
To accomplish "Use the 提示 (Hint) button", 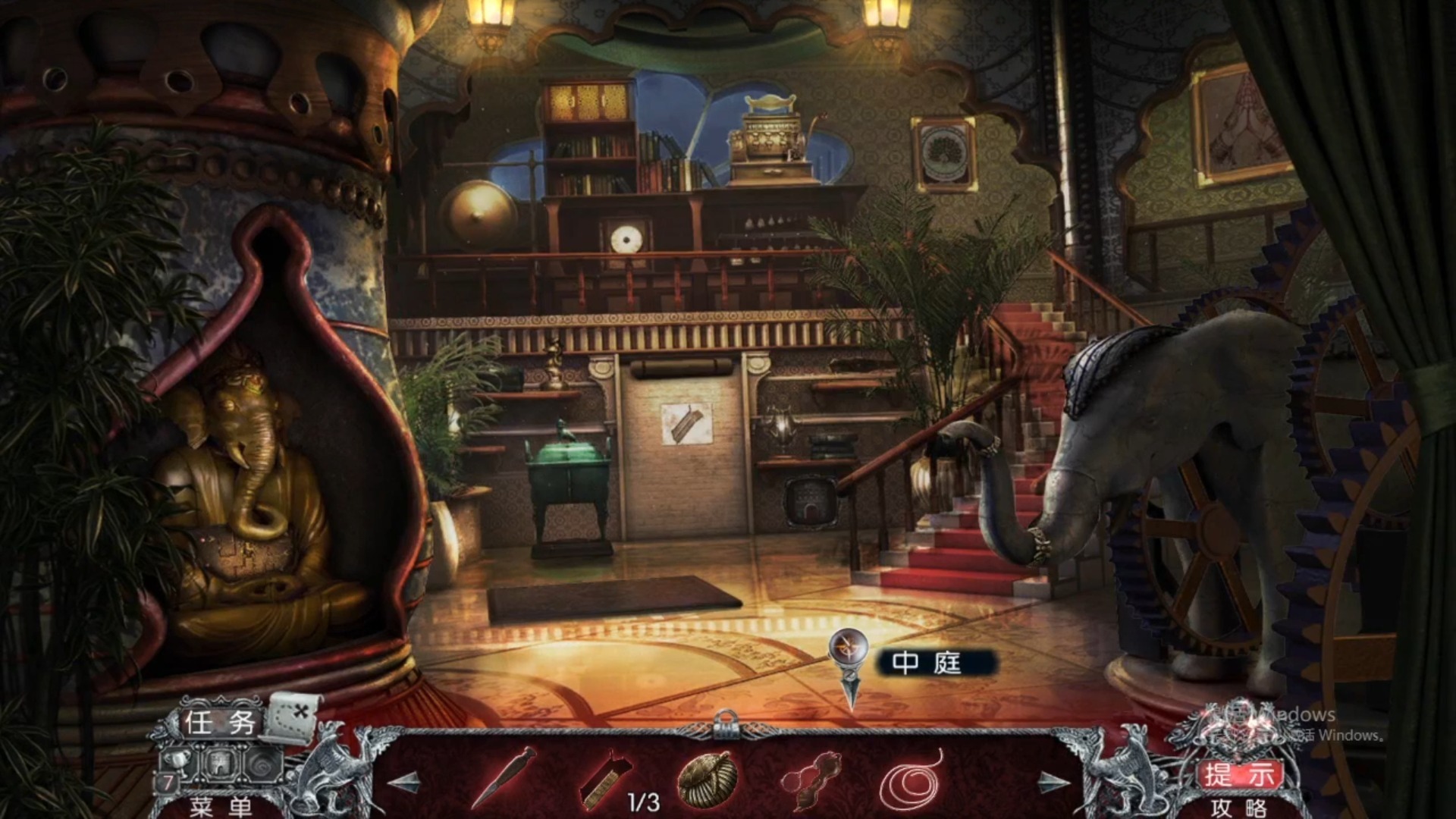I will 1239,774.
